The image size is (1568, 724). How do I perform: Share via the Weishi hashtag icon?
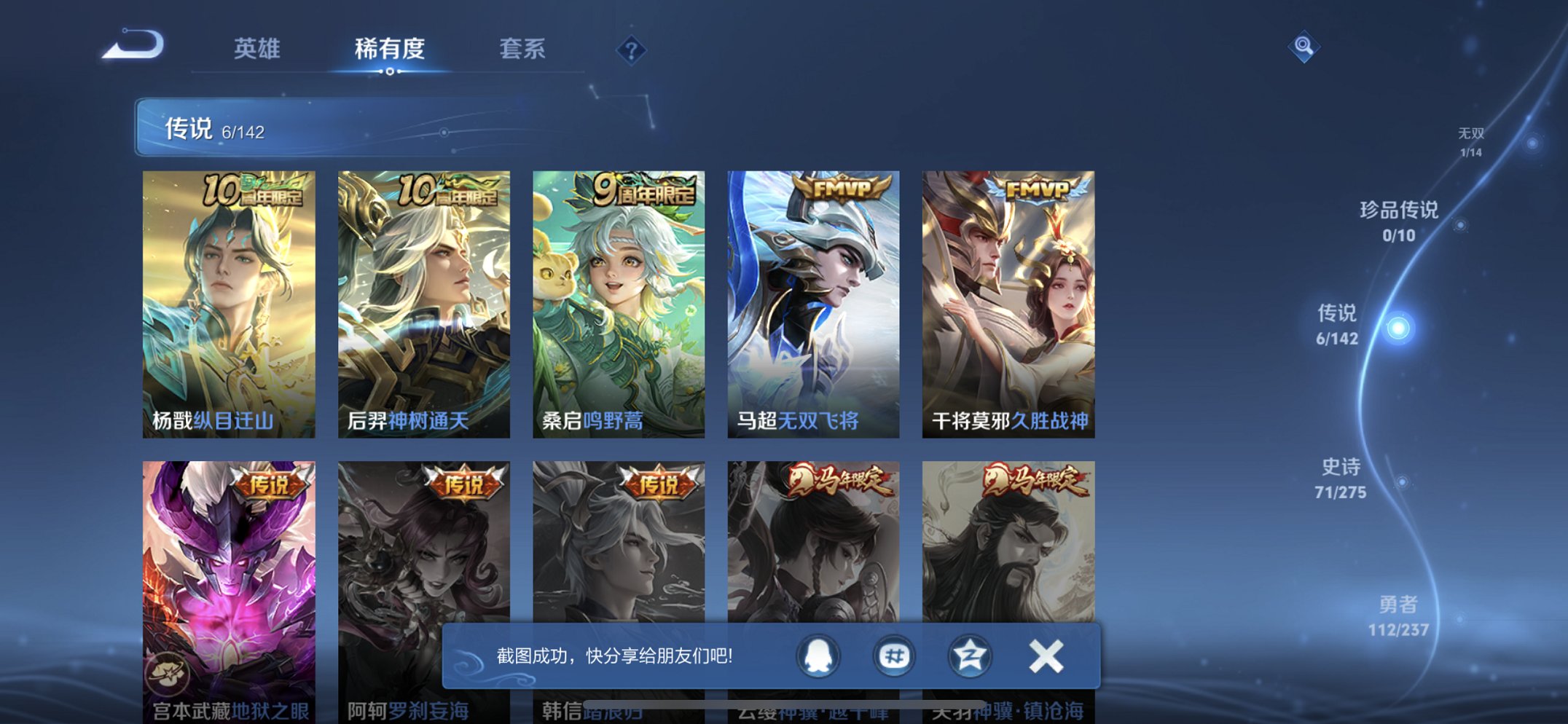893,655
